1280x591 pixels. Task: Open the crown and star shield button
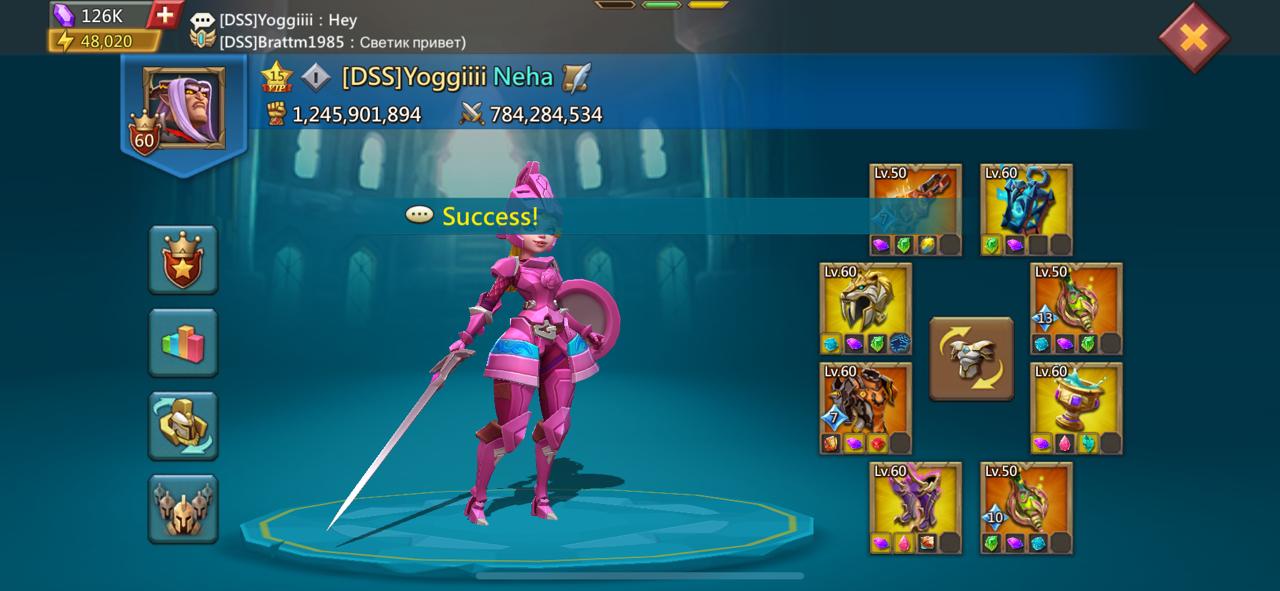[183, 259]
